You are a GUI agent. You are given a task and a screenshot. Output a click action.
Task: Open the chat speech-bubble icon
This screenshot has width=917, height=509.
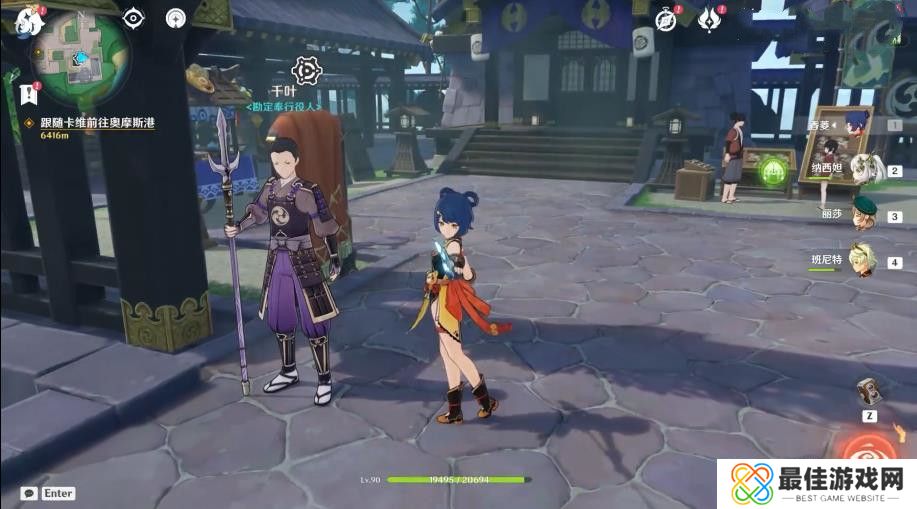[29, 493]
